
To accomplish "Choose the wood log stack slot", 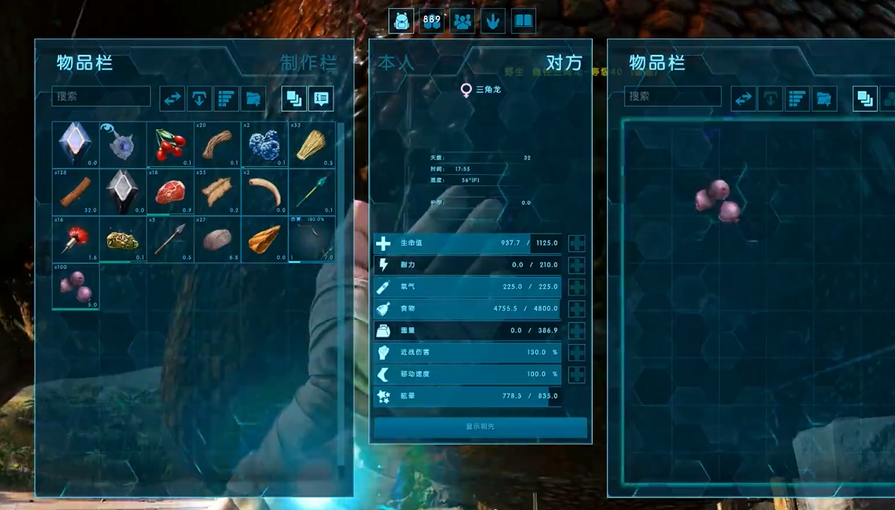I will click(76, 191).
